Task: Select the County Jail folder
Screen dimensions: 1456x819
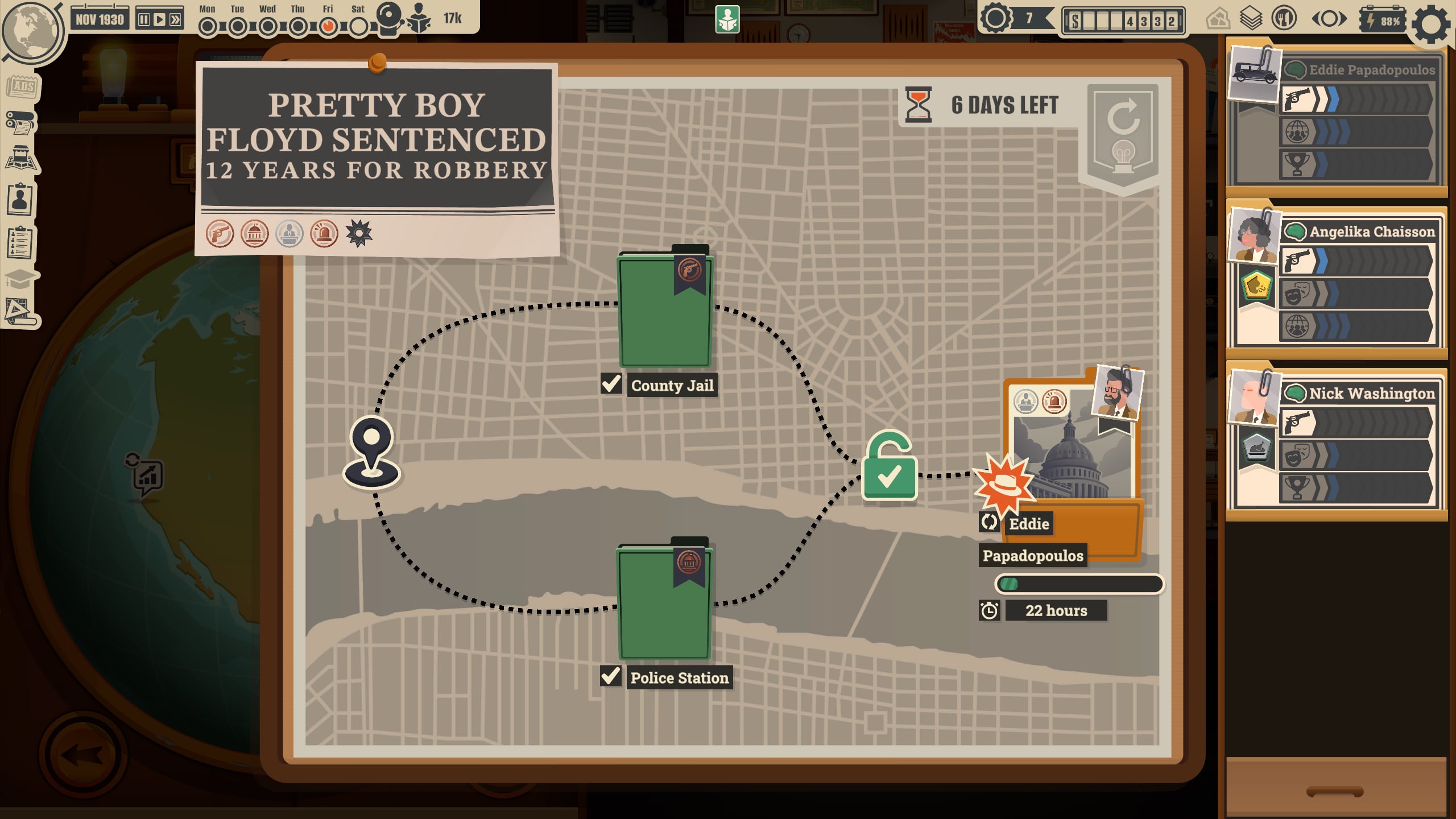Action: point(664,310)
